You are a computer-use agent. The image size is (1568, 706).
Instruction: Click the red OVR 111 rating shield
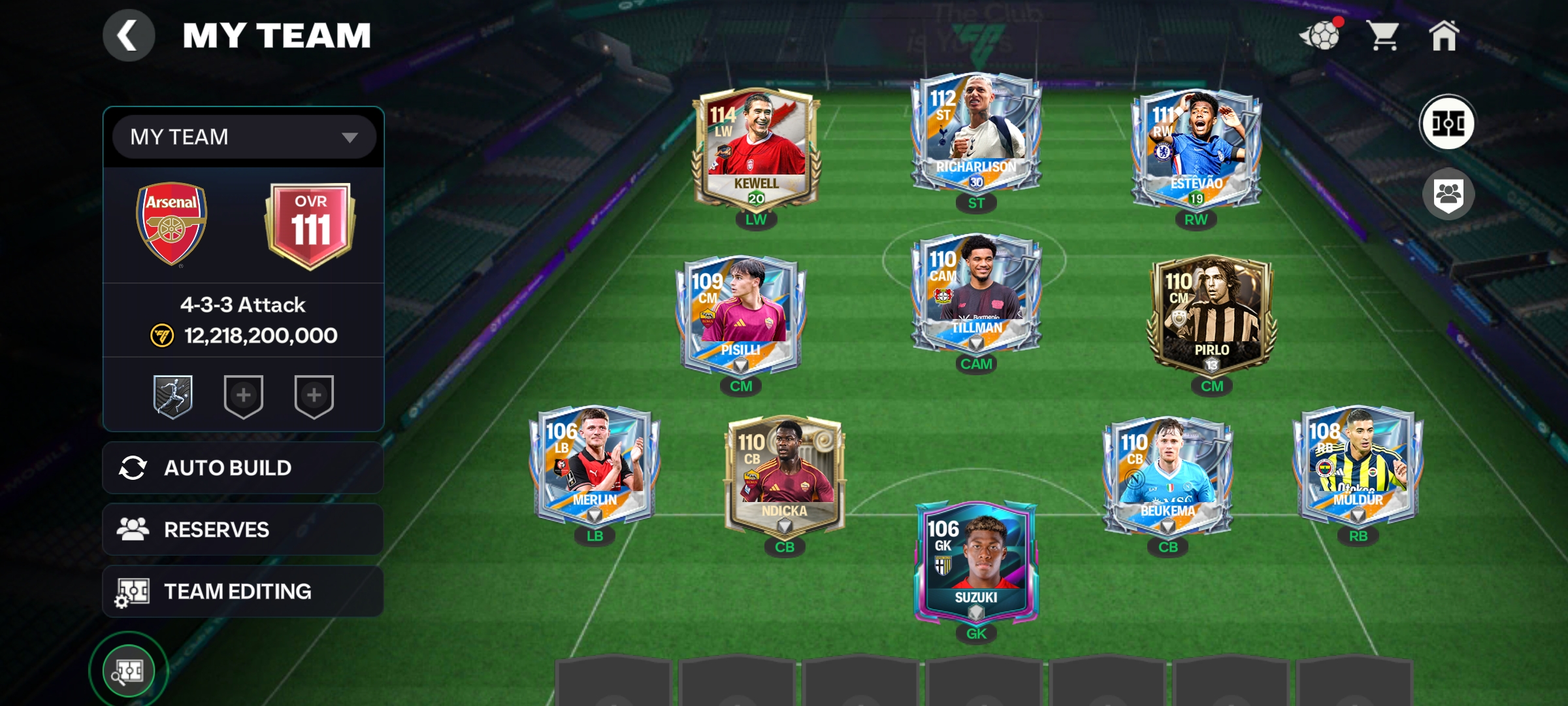[312, 226]
